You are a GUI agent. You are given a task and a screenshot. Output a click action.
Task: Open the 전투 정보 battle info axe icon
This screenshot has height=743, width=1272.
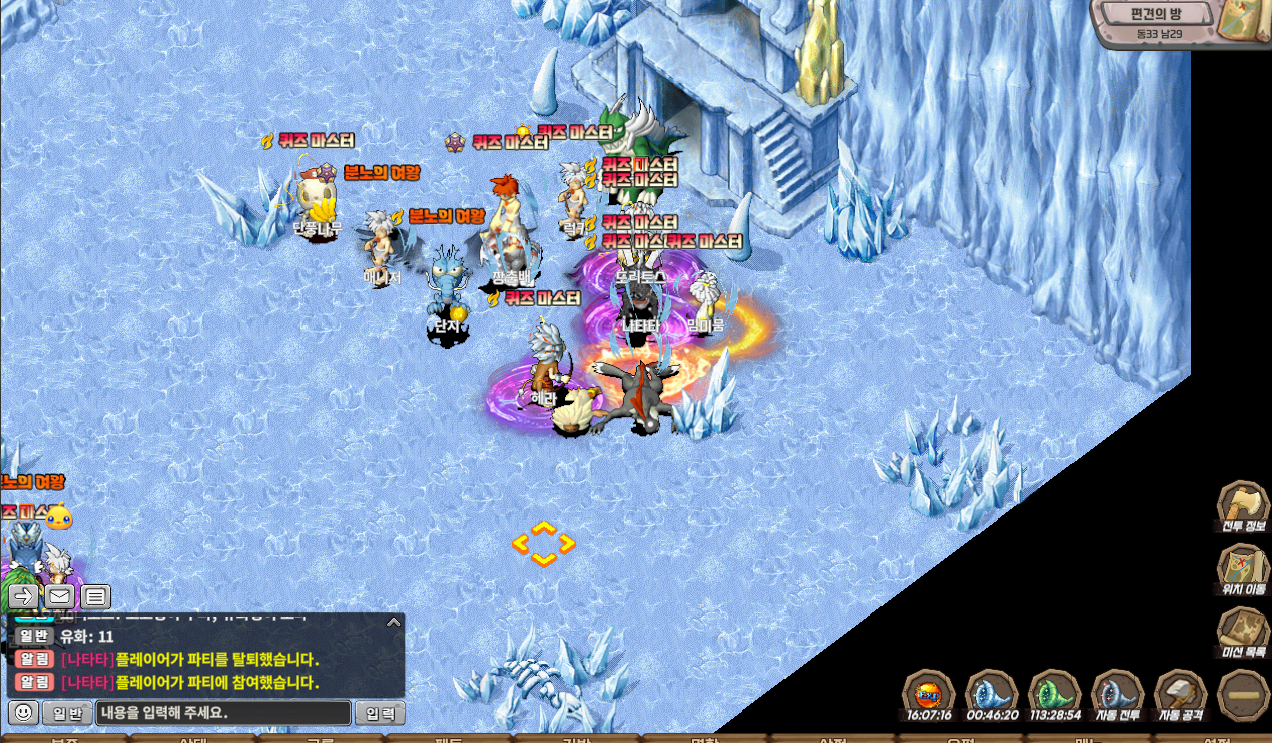coord(1242,504)
